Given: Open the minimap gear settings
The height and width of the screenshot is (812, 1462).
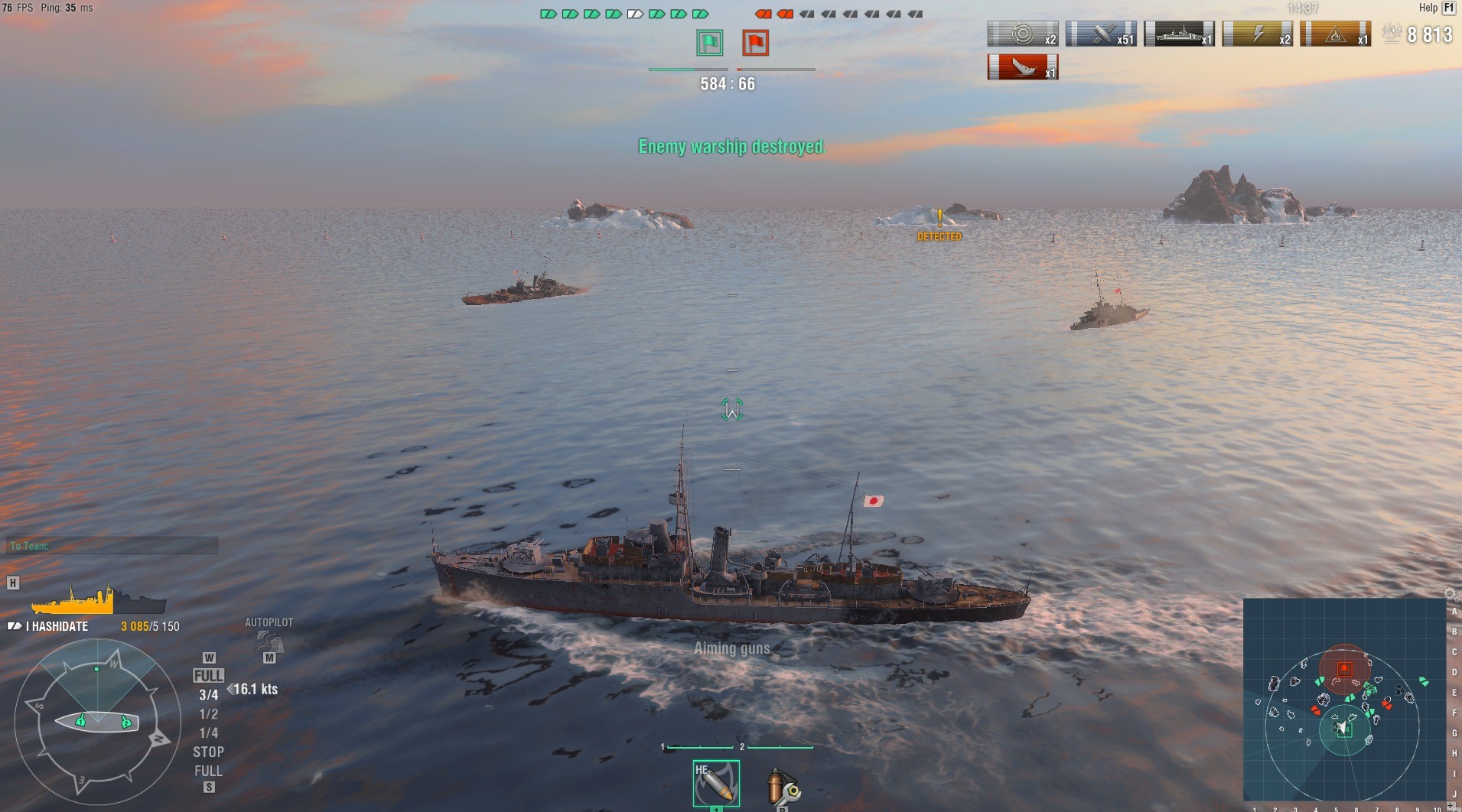Looking at the screenshot, I should [1449, 594].
